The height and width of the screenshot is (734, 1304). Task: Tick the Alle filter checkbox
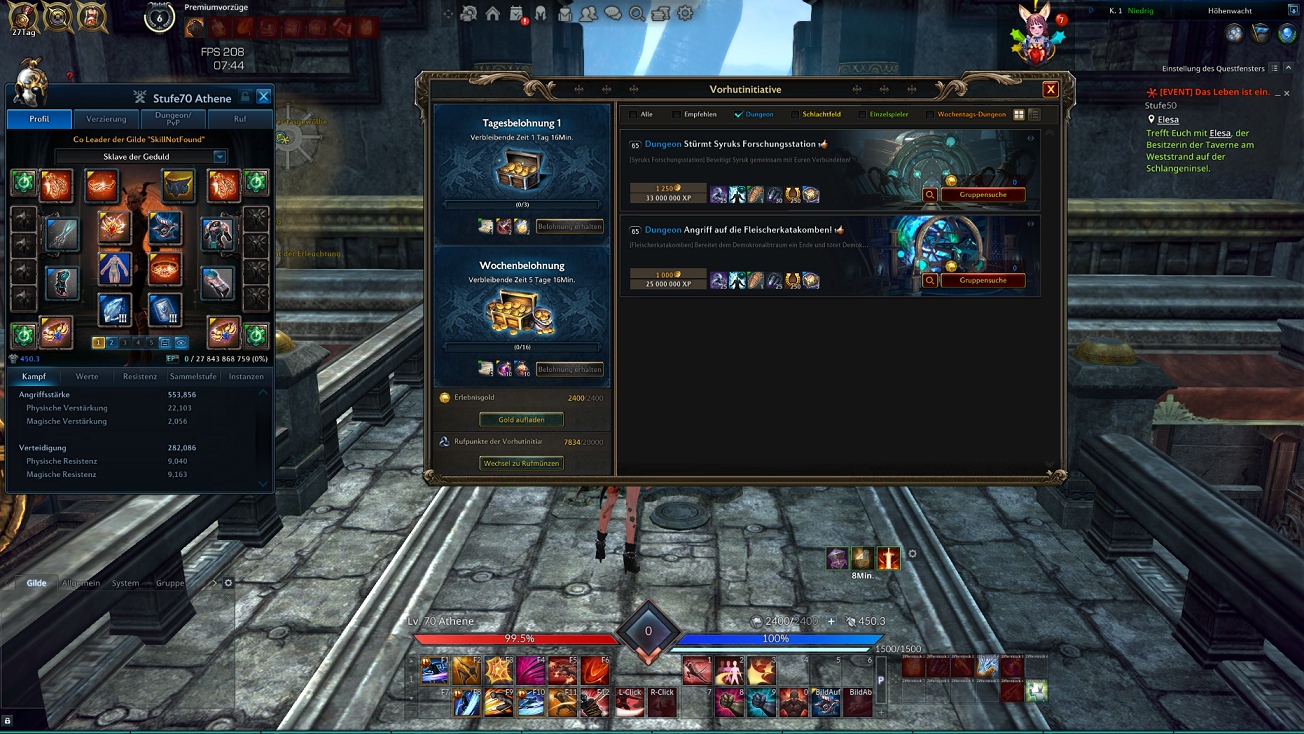[x=633, y=115]
